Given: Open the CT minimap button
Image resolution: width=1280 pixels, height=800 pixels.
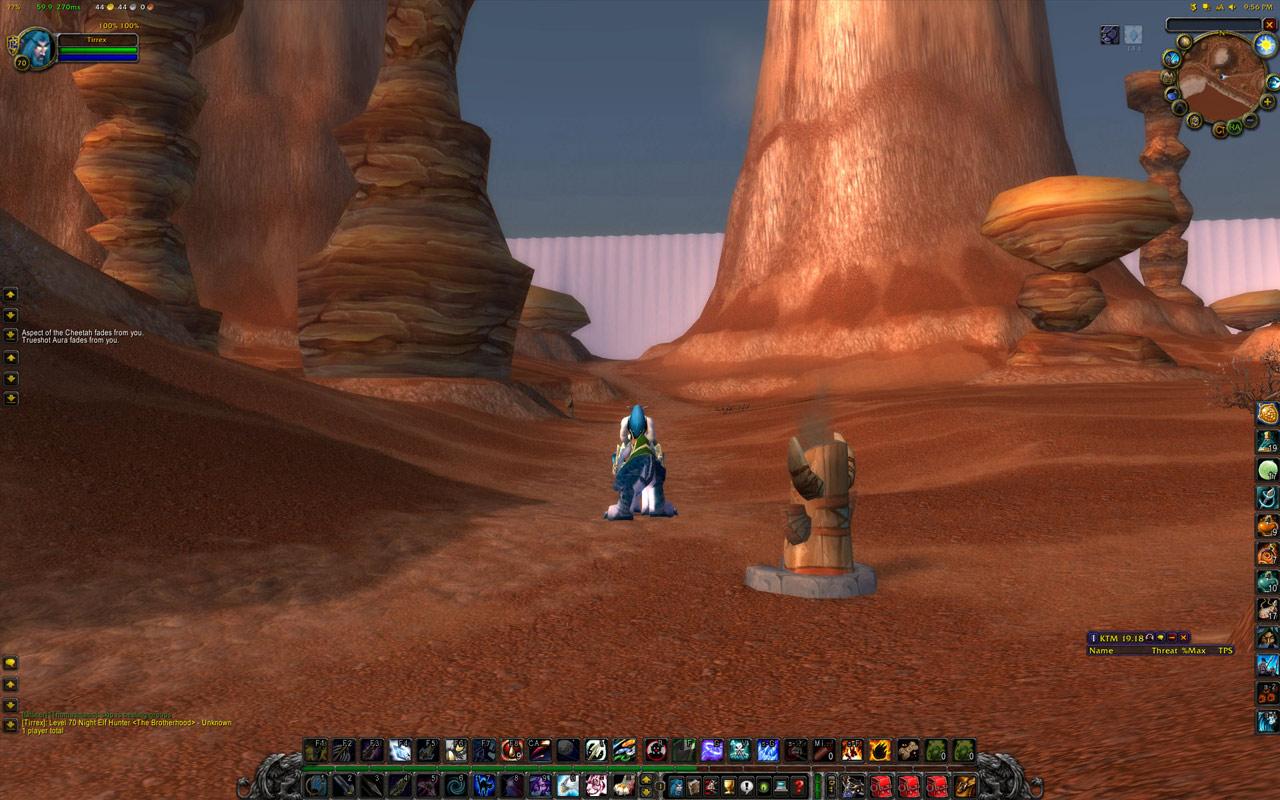Looking at the screenshot, I should 1219,130.
